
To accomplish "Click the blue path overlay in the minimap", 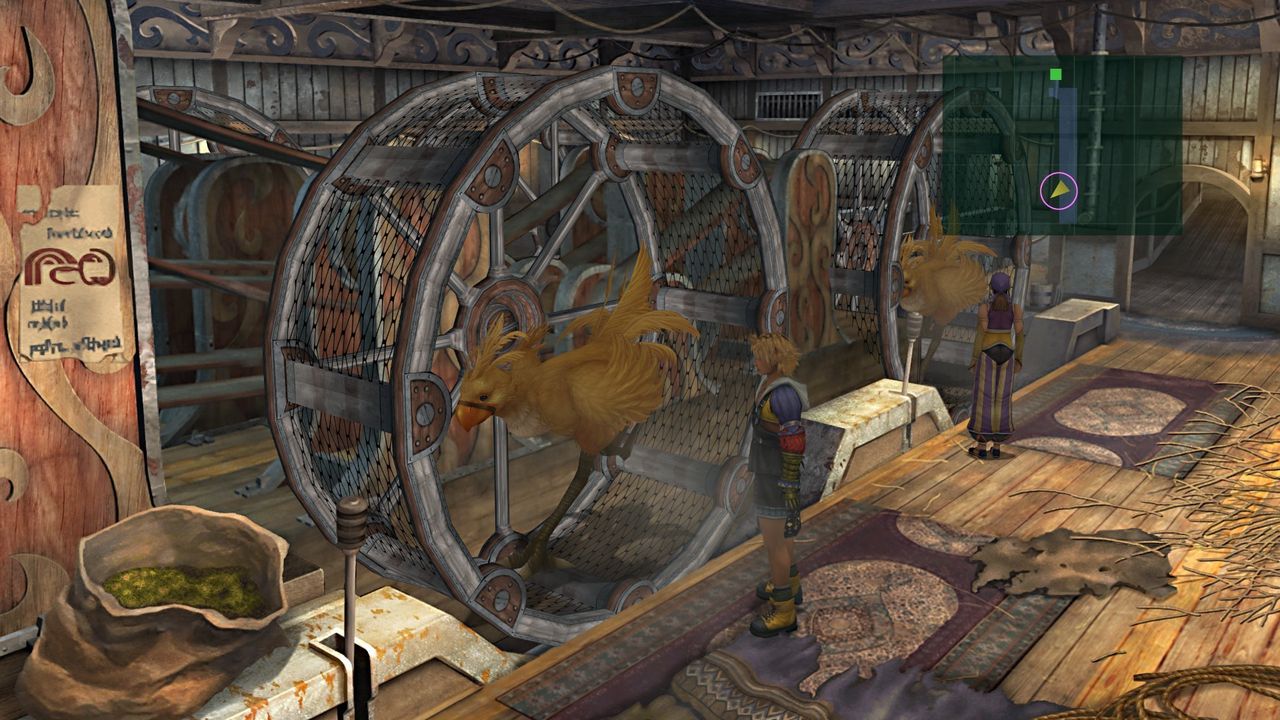I will [x=1068, y=125].
